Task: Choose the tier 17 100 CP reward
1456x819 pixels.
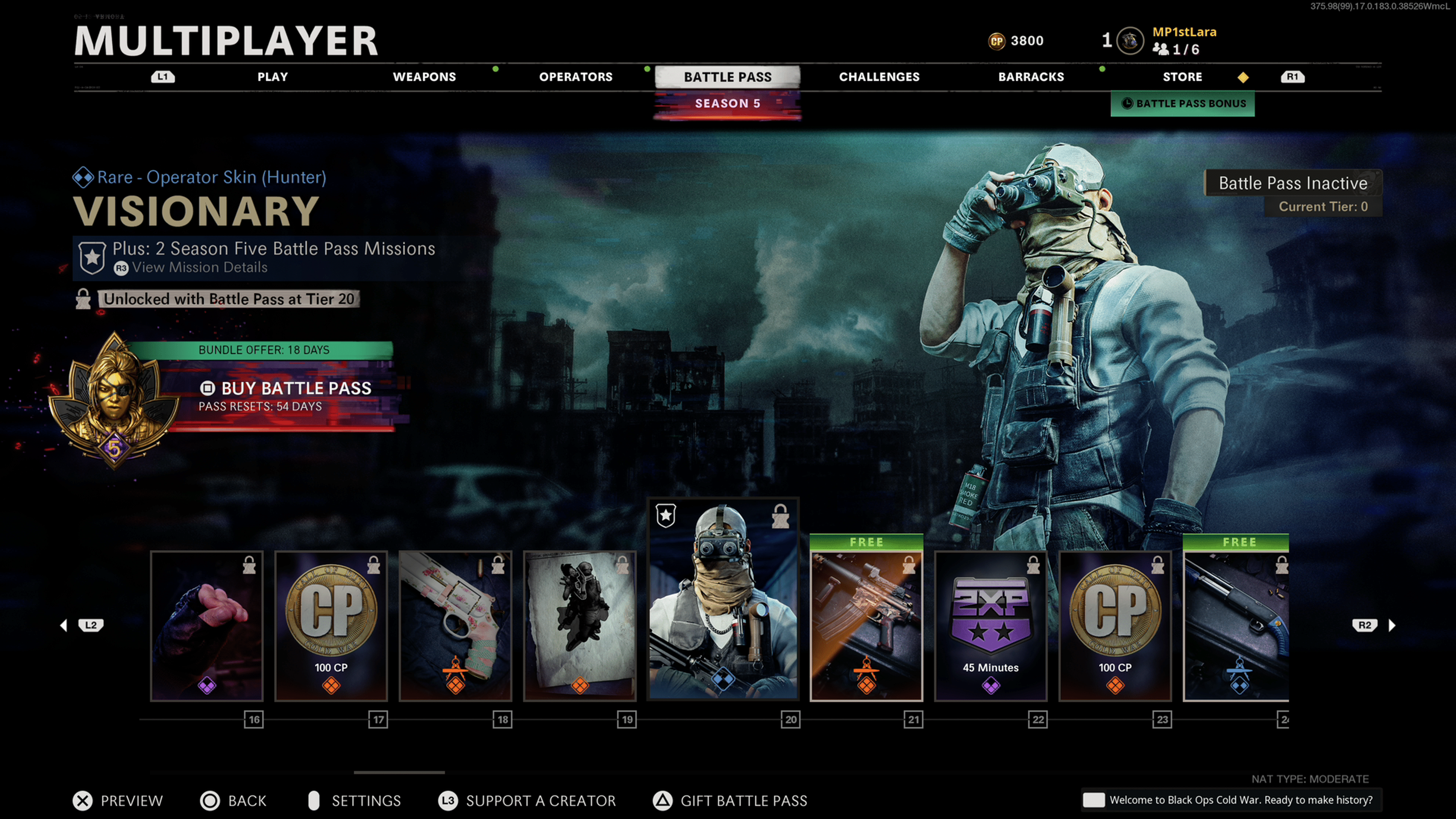Action: point(331,626)
